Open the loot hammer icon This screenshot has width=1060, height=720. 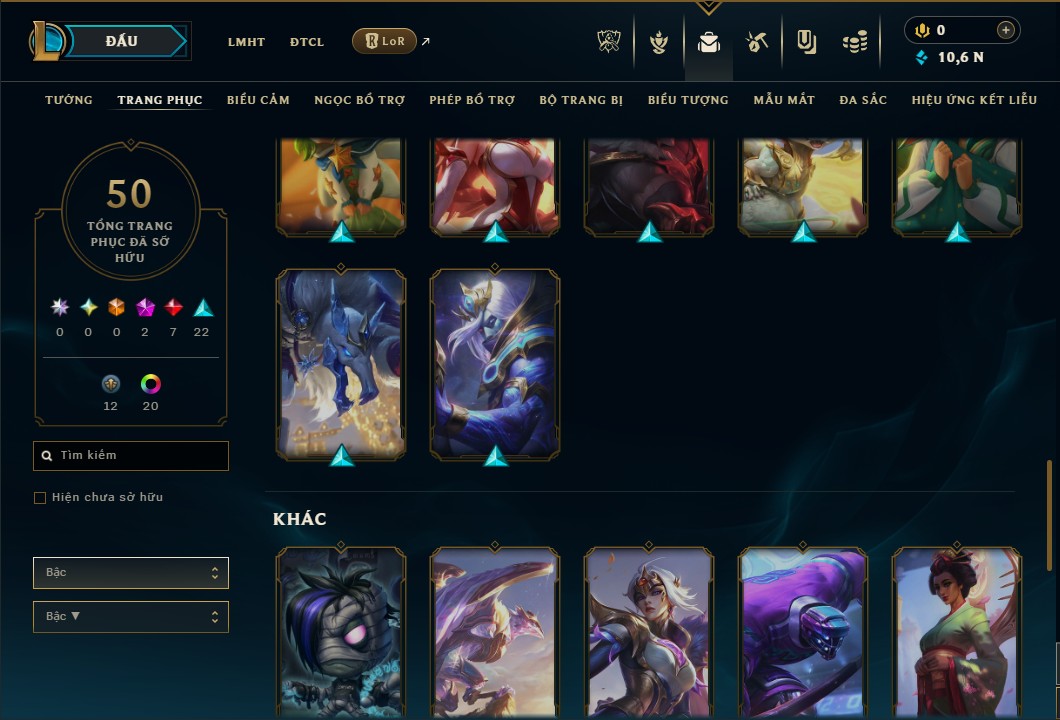pyautogui.click(x=756, y=42)
